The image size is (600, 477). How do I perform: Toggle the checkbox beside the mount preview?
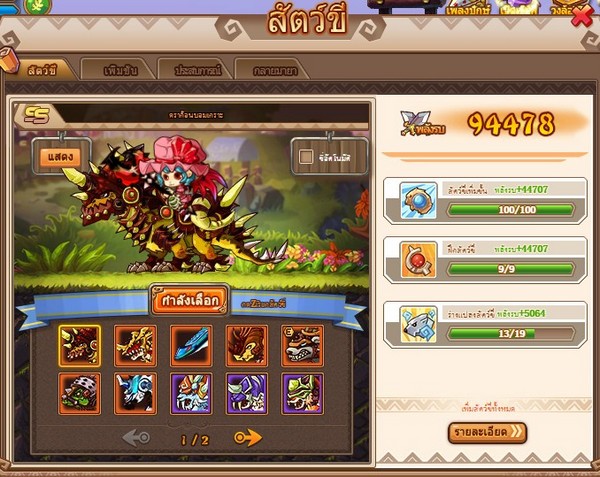[308, 156]
